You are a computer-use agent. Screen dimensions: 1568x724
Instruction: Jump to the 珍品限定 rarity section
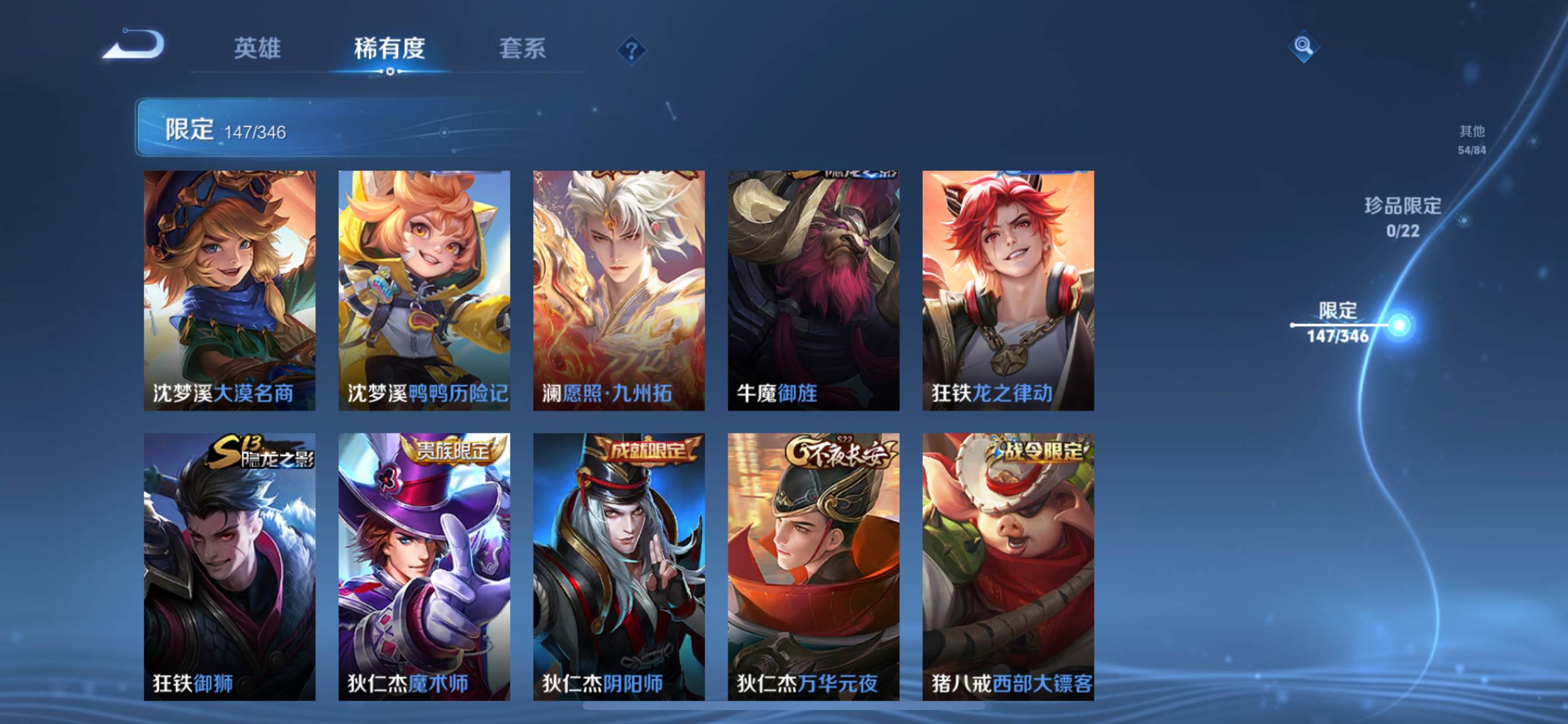pos(1402,216)
